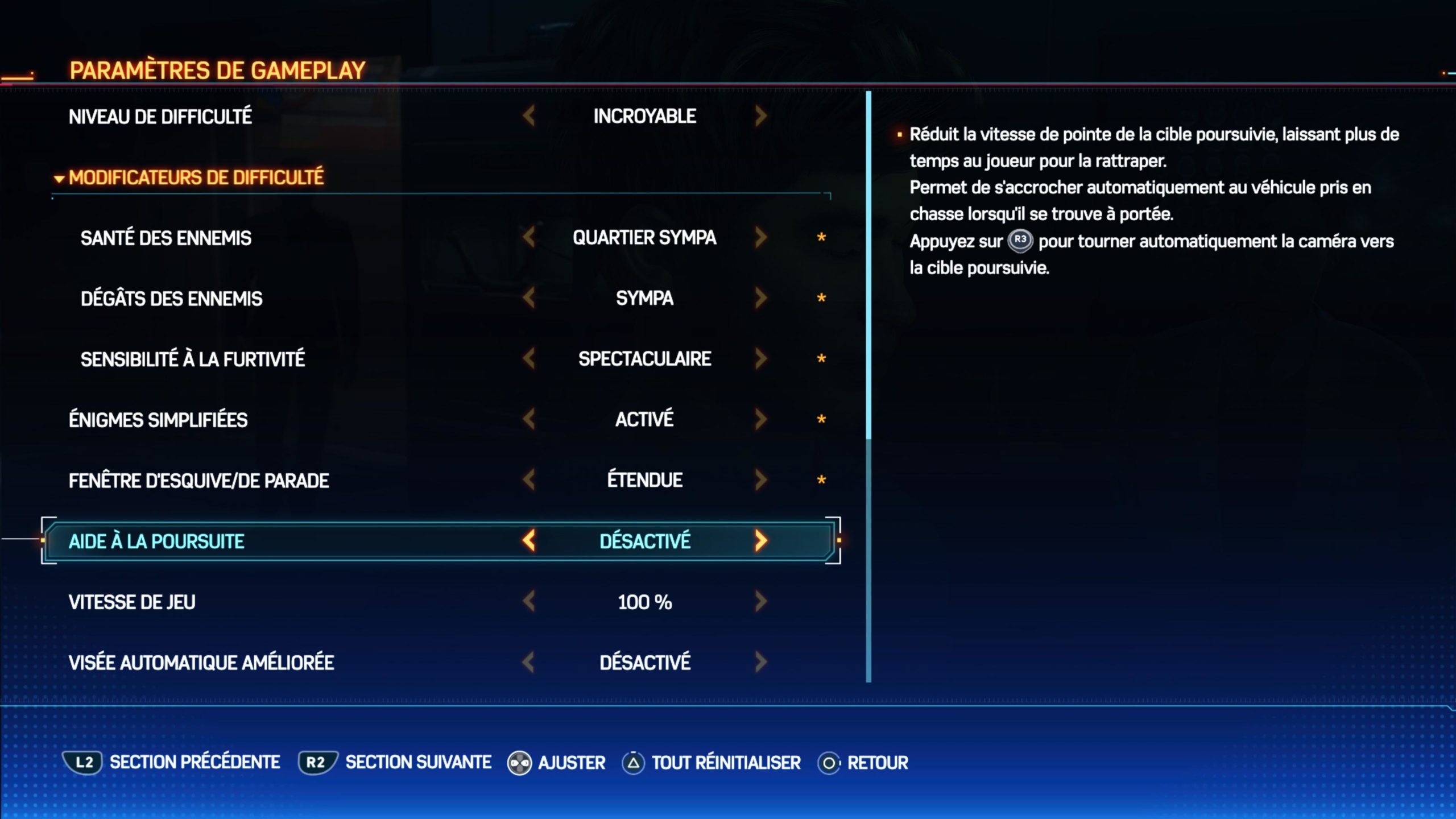Select the Santé des ennemis row
The image size is (1456, 819).
(166, 238)
